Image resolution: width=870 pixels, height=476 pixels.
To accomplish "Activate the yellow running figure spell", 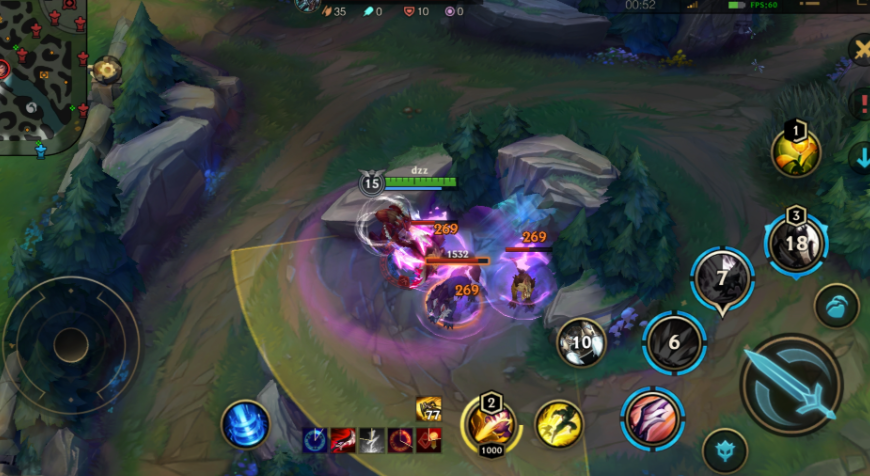I will (559, 423).
